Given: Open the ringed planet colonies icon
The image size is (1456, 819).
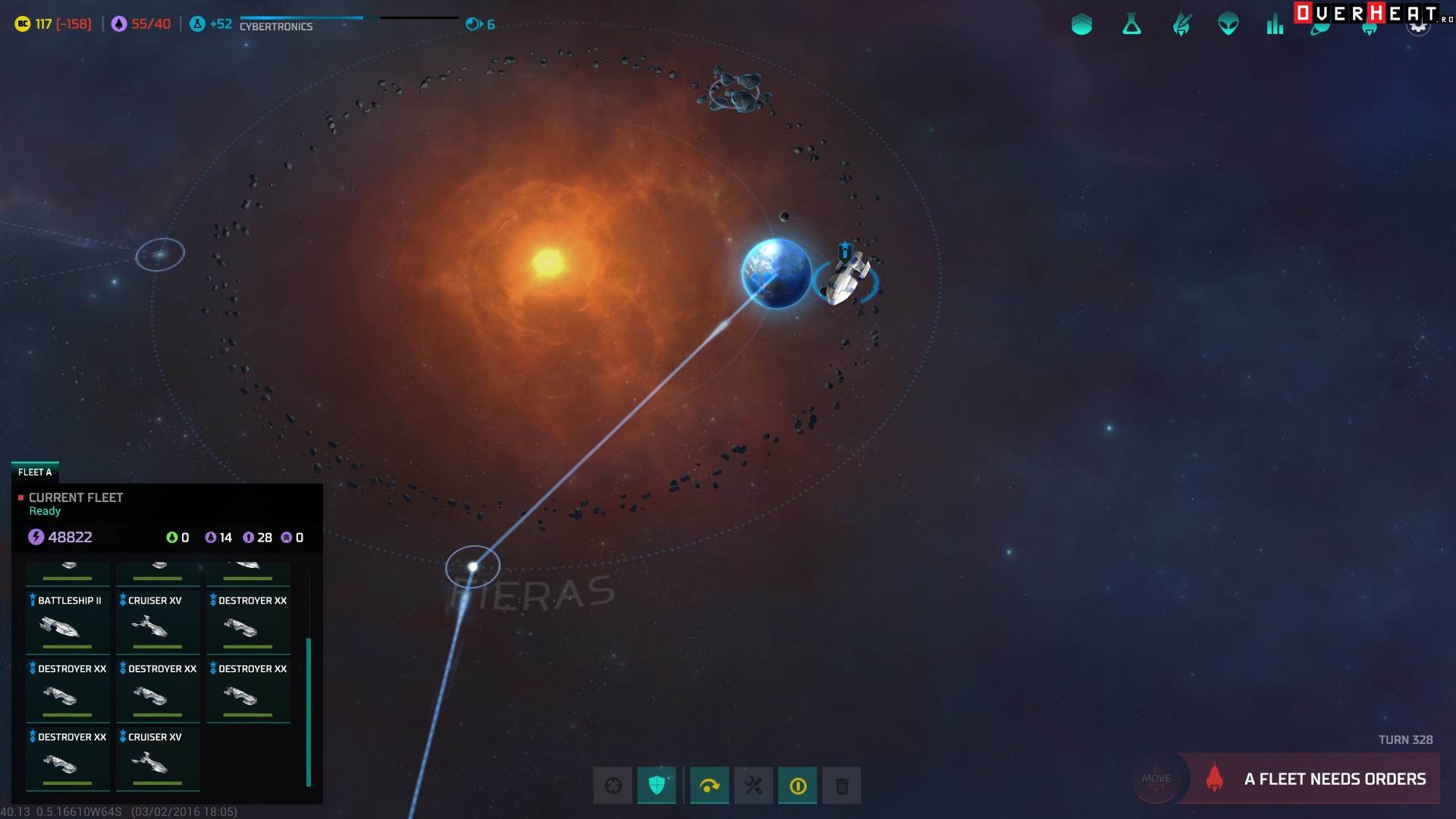Looking at the screenshot, I should [1321, 29].
